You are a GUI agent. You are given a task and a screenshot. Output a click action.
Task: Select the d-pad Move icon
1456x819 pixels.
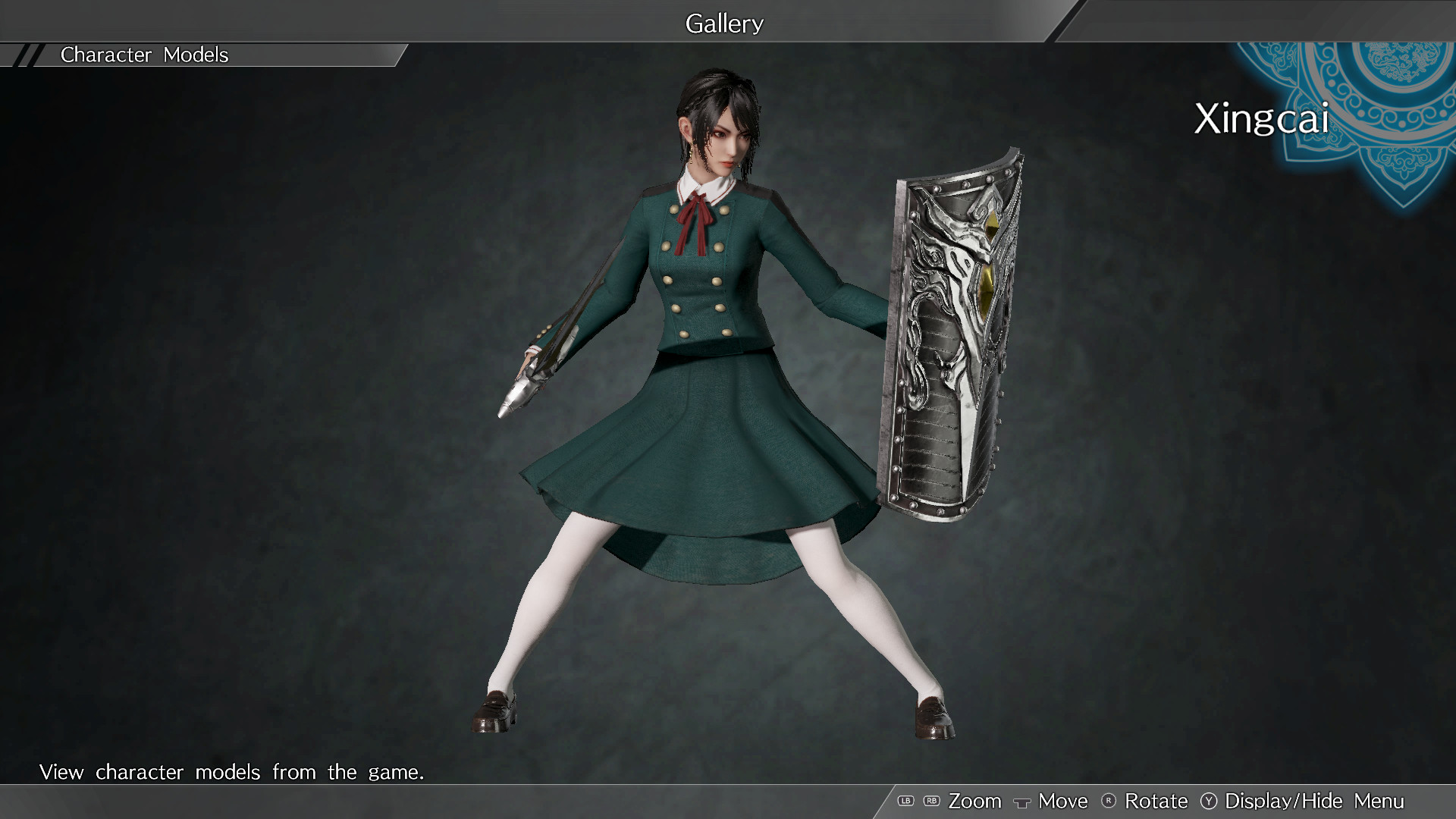1022,801
